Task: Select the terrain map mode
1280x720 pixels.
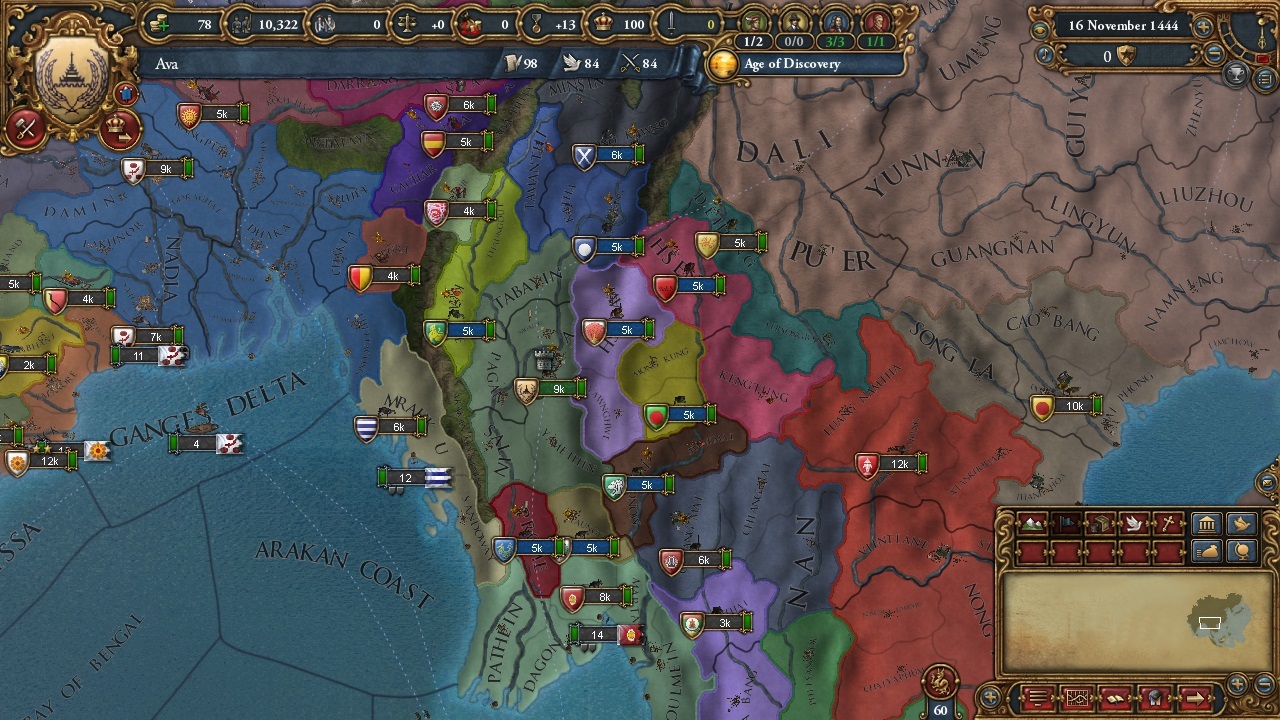Action: click(x=1032, y=524)
